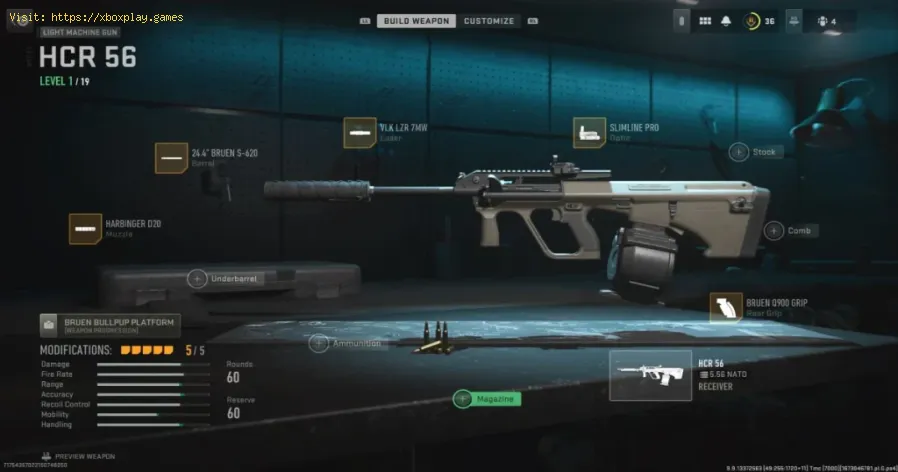Select the Bruen Q900 Grip rear grip
898x472 pixels.
pyautogui.click(x=725, y=308)
